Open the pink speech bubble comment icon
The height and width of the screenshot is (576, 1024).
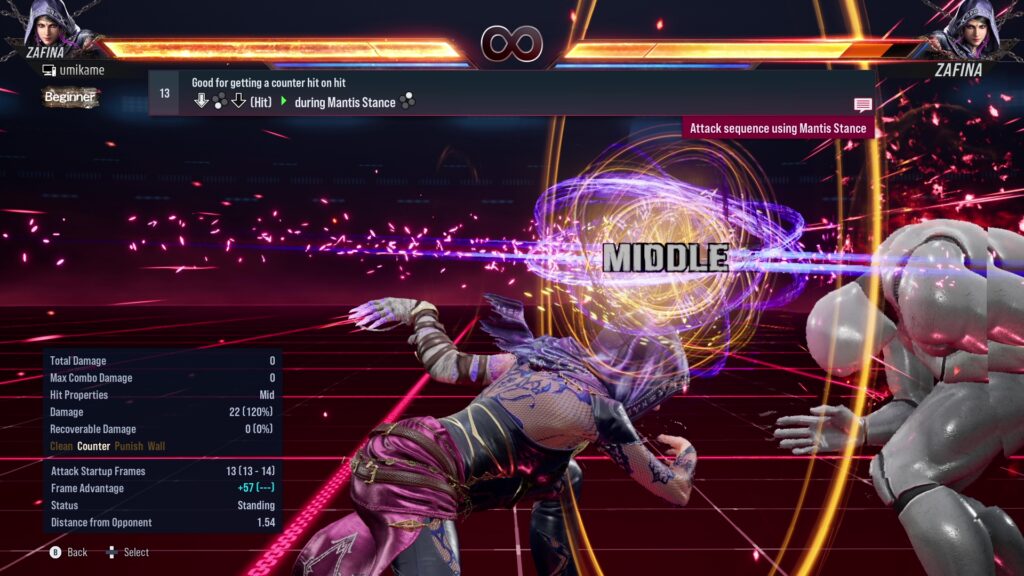tap(862, 105)
